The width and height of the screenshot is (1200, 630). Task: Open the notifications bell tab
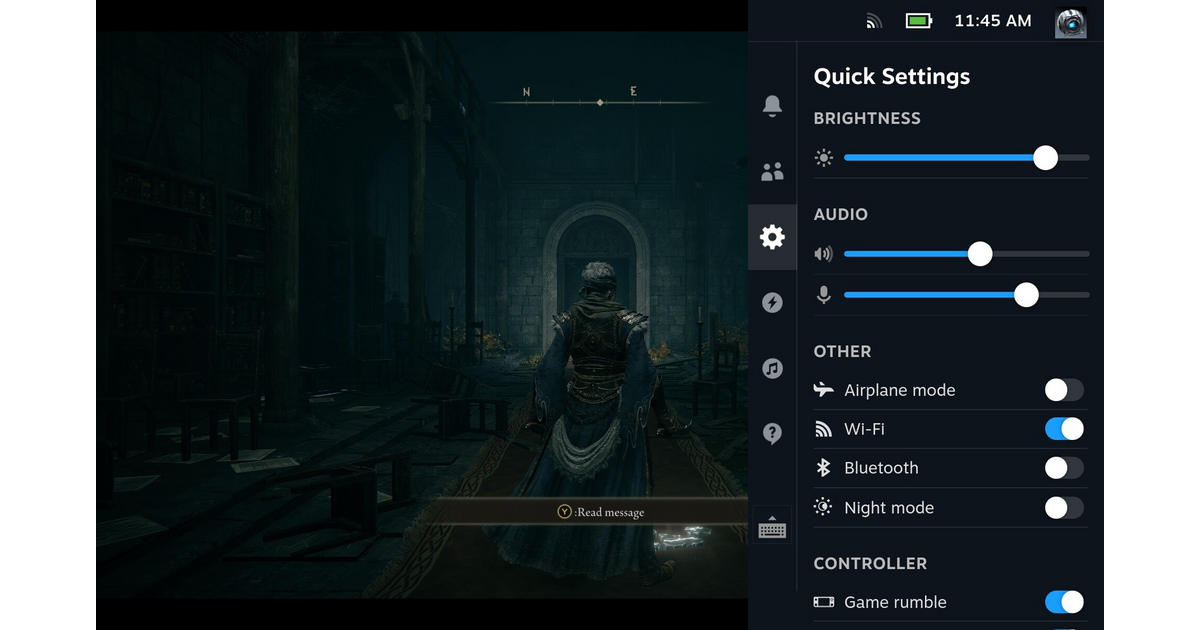772,106
